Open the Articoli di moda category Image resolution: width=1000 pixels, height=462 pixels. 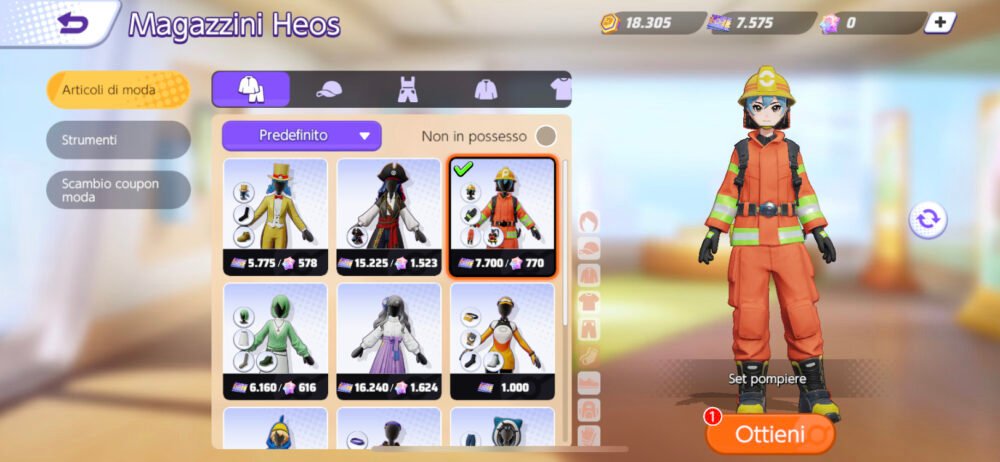(x=118, y=90)
